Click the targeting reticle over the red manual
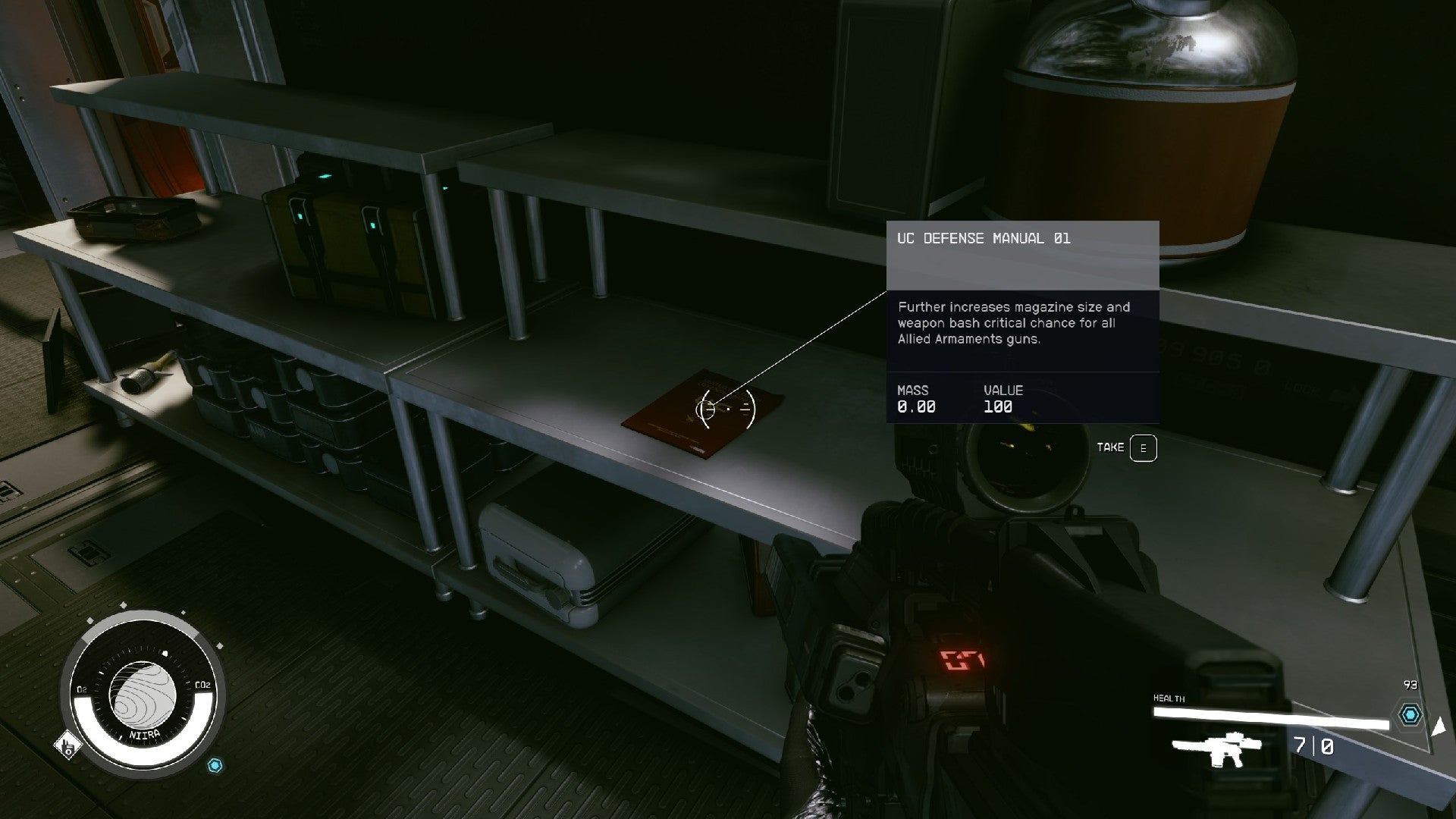The image size is (1456, 819). click(x=727, y=408)
